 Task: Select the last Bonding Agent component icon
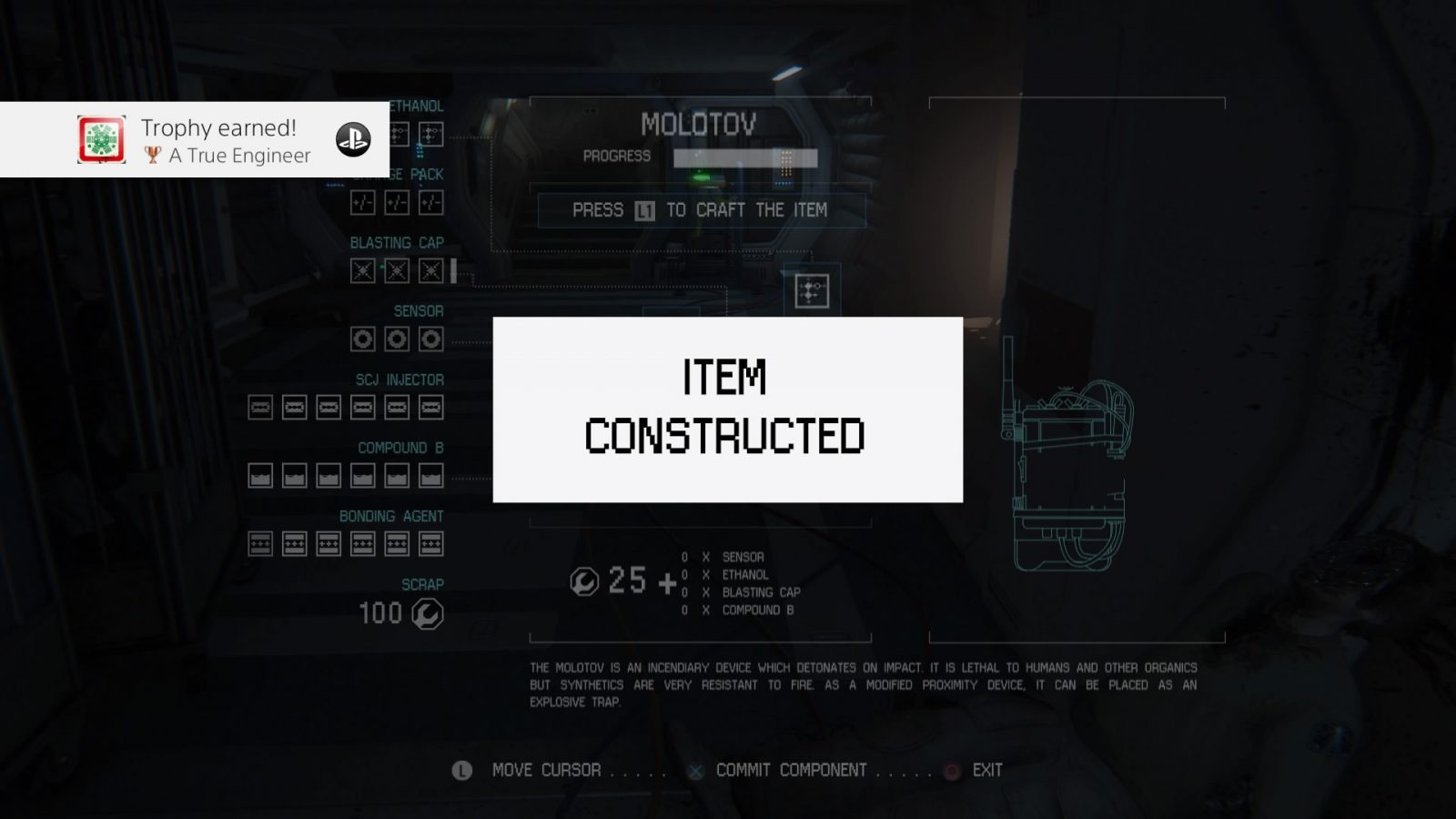431,542
